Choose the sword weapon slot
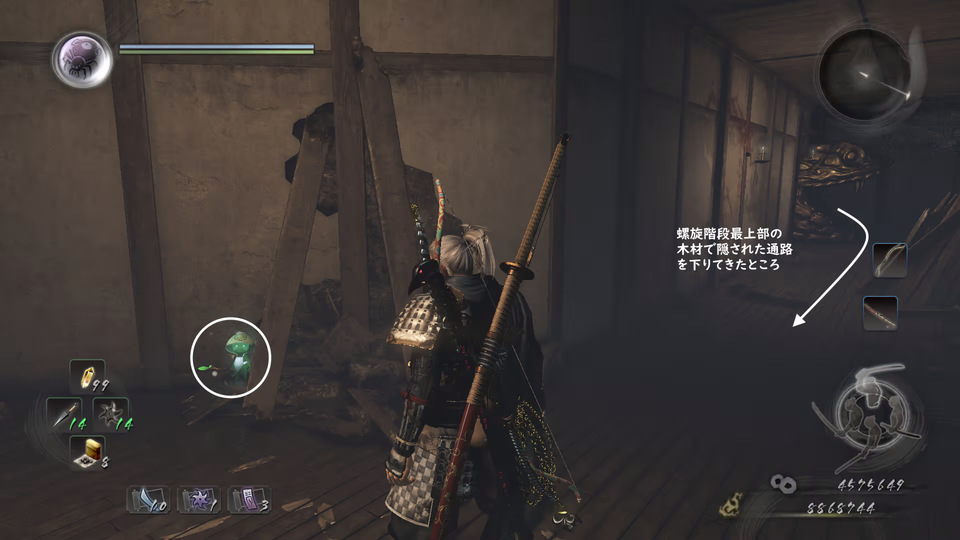 (880, 313)
